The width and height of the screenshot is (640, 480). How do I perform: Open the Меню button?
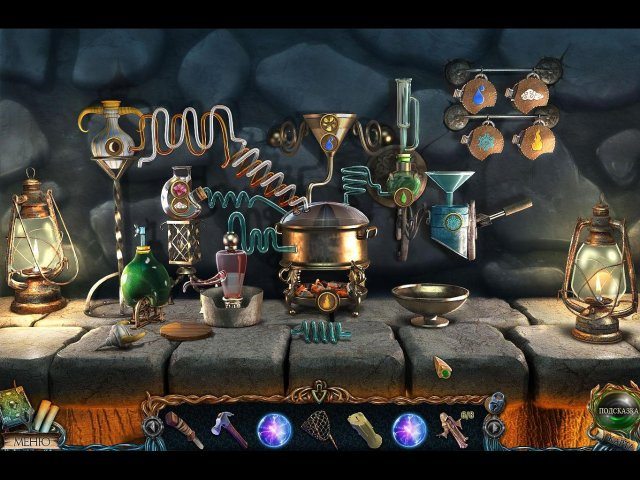coord(28,438)
